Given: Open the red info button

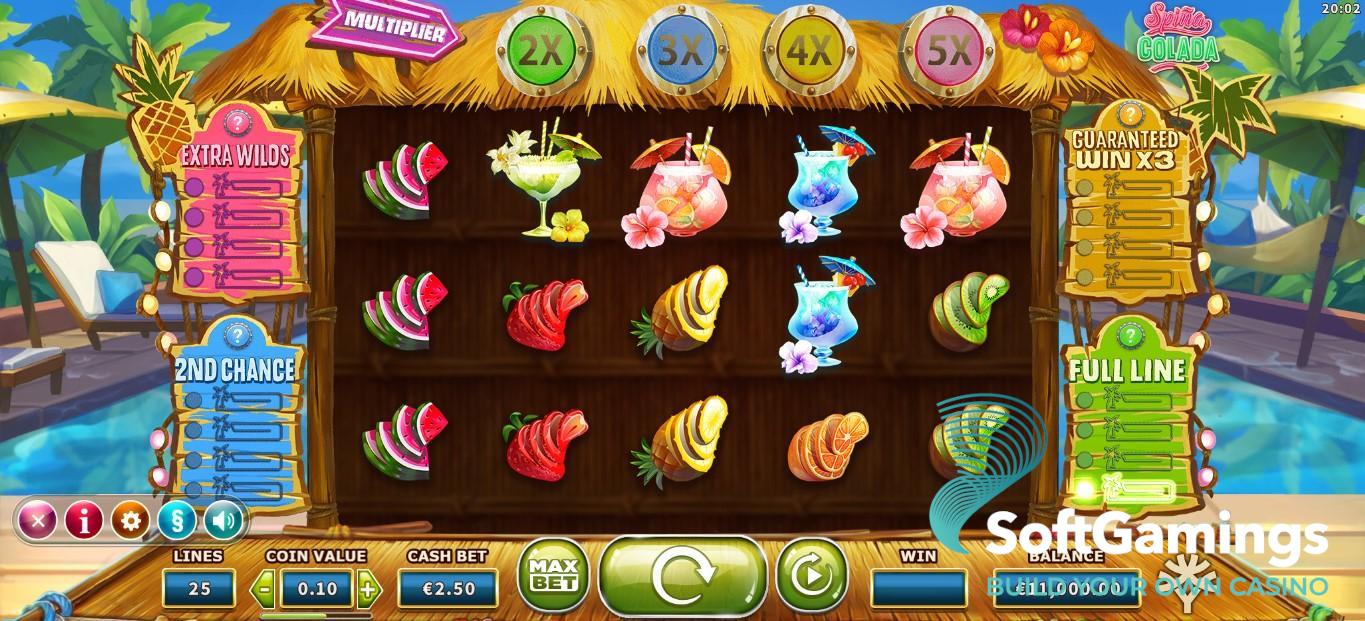Looking at the screenshot, I should 84,520.
